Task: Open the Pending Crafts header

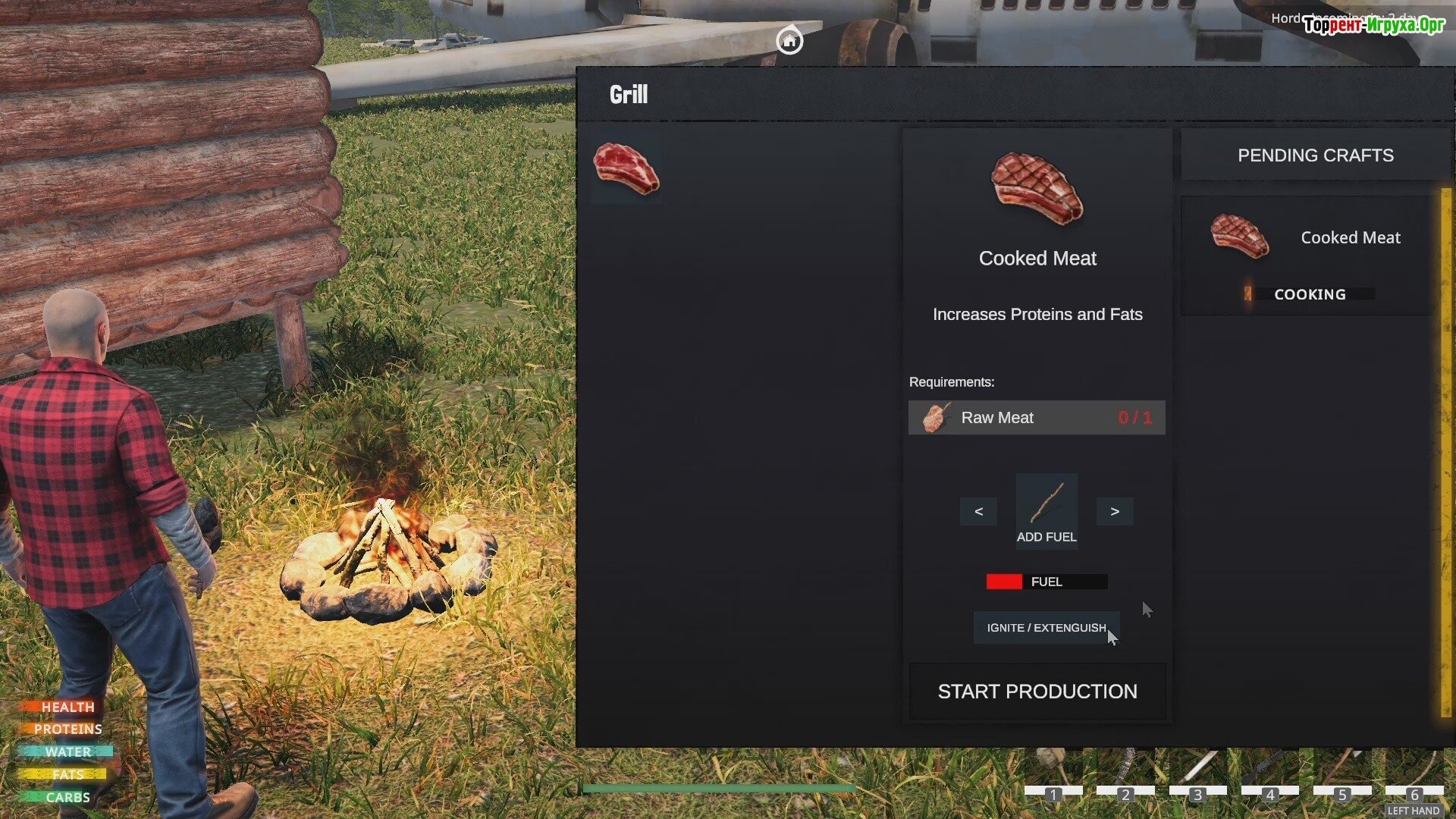Action: point(1315,155)
